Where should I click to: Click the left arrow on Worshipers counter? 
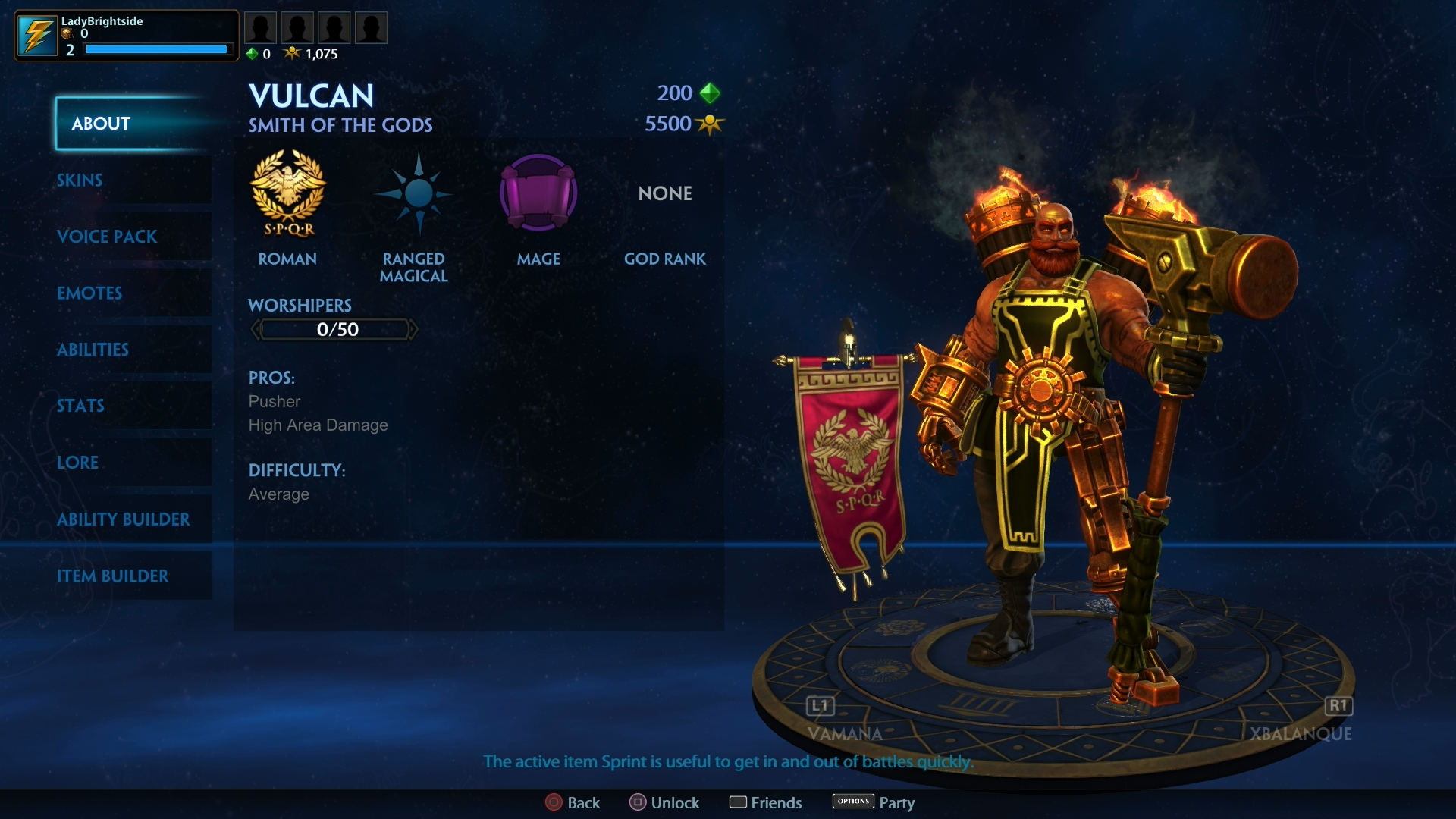click(x=256, y=329)
